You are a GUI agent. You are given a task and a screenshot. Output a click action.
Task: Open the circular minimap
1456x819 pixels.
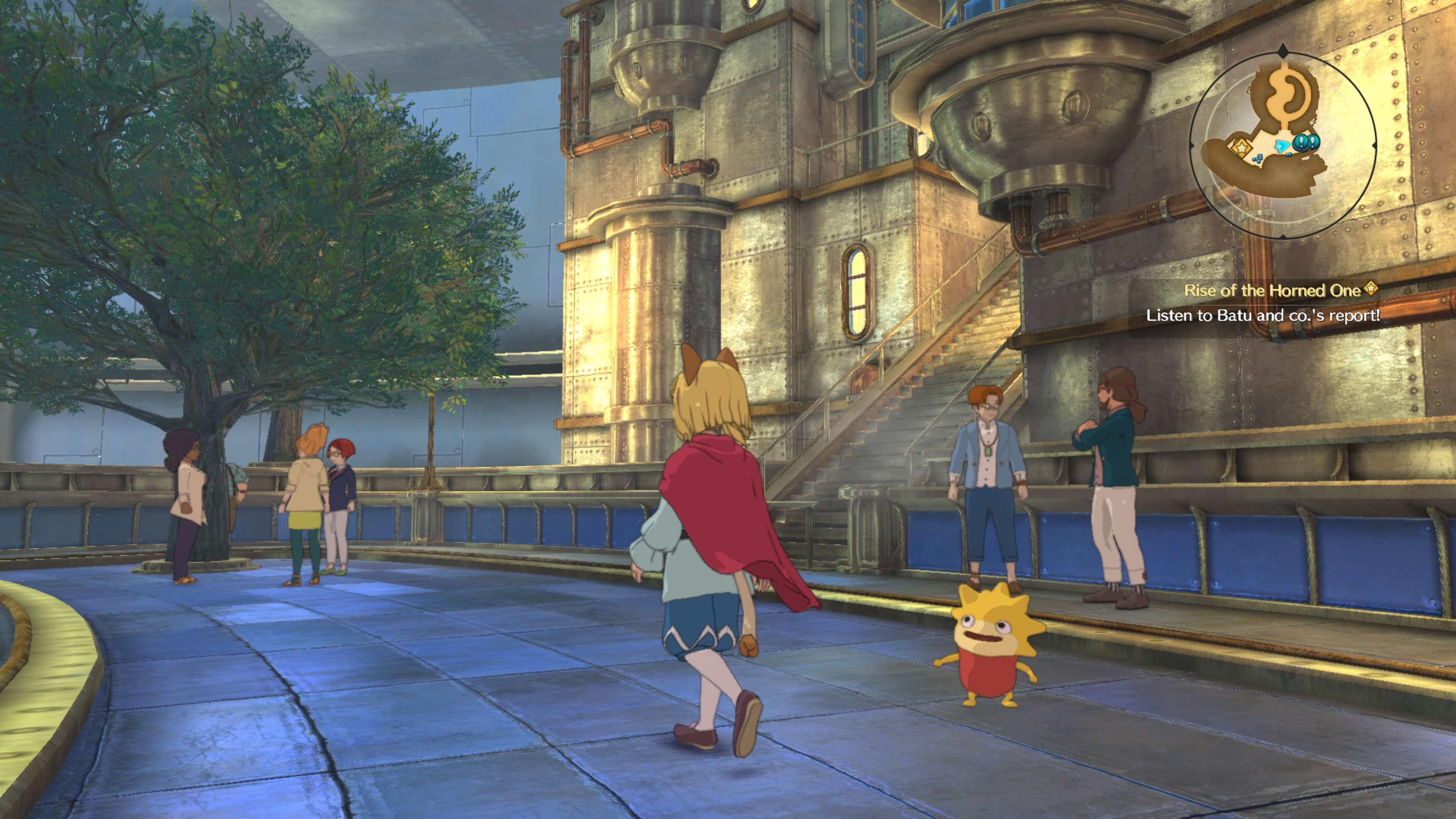point(1282,145)
